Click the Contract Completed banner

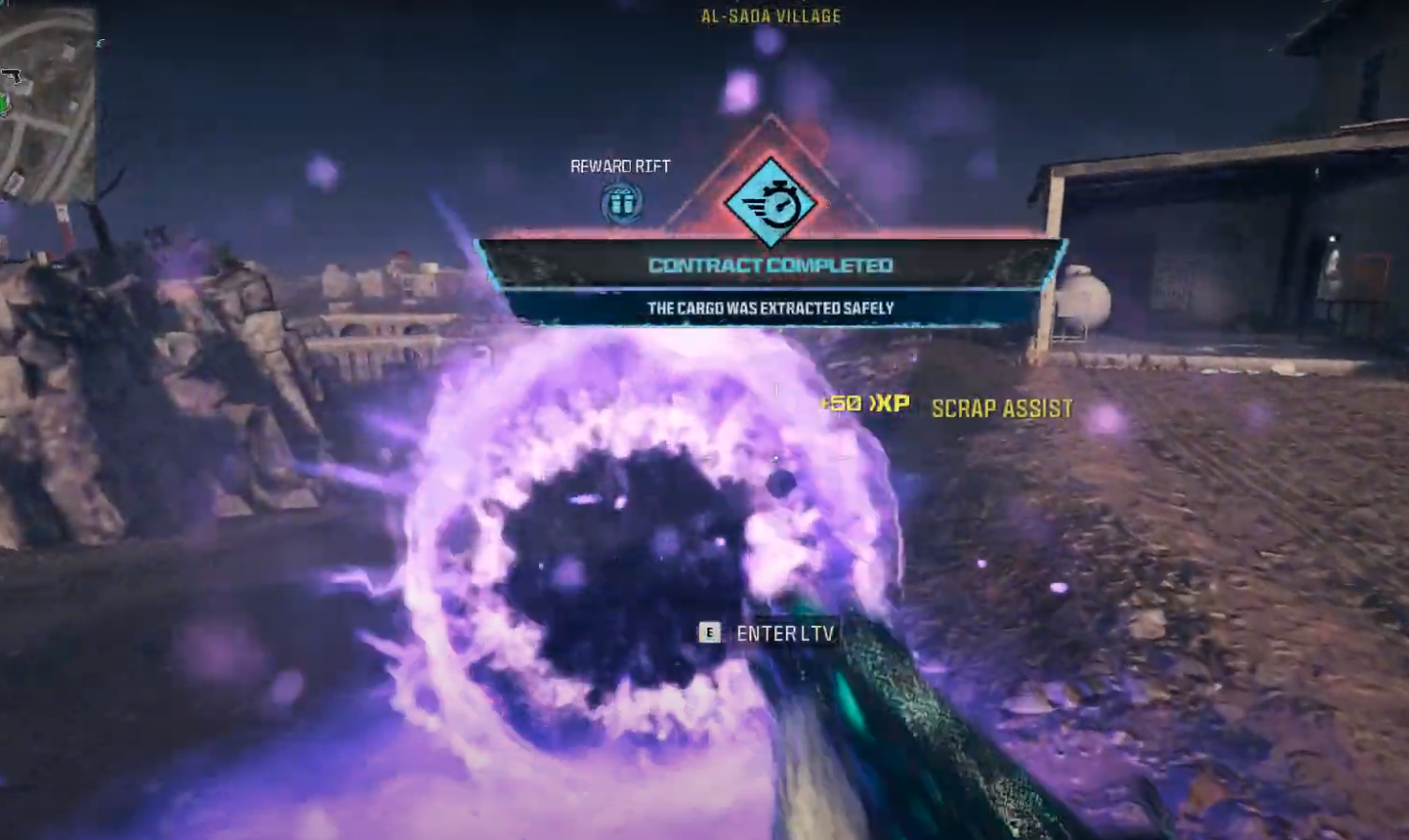coord(772,264)
